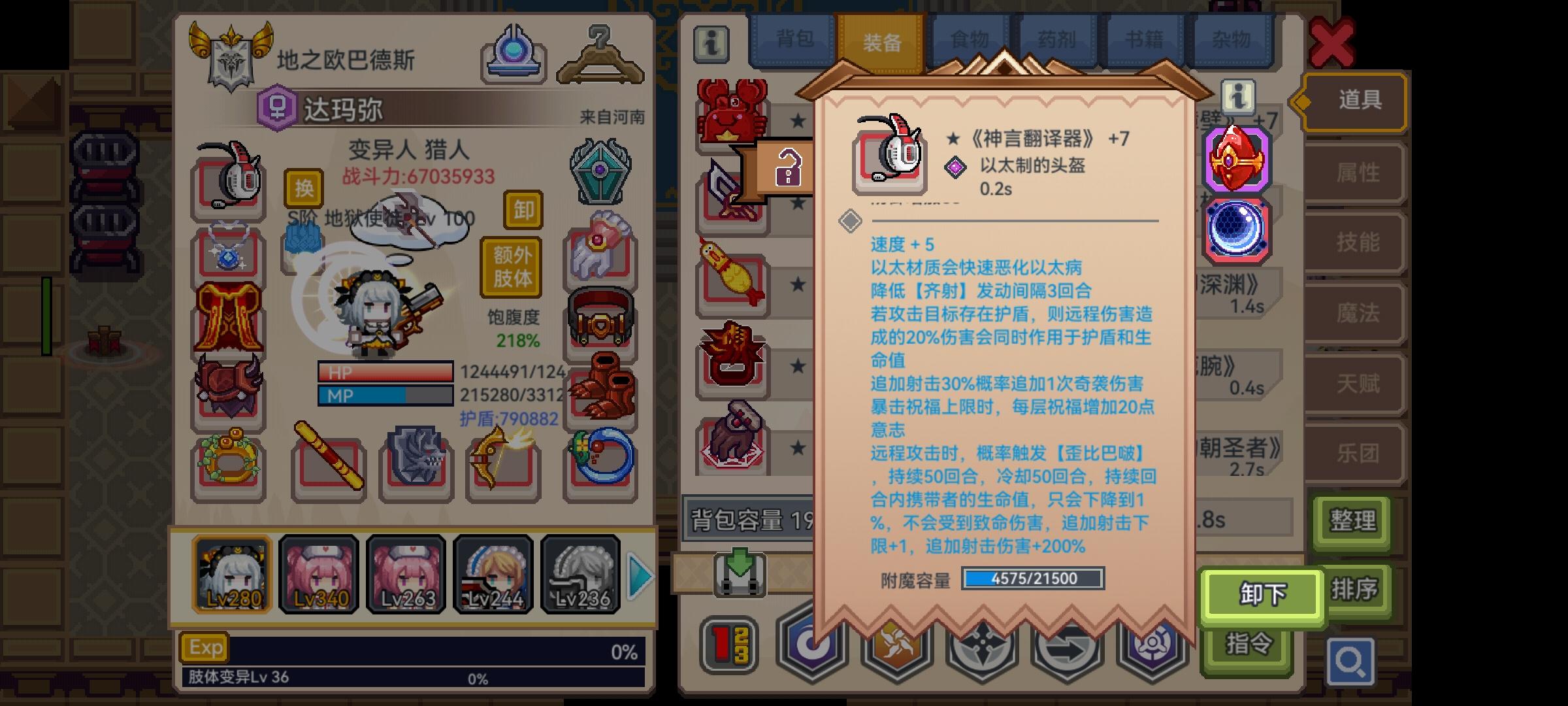Viewport: 1568px width, 706px height.
Task: Click the 附魔容量 enchant capacity bar
Action: coord(1034,579)
